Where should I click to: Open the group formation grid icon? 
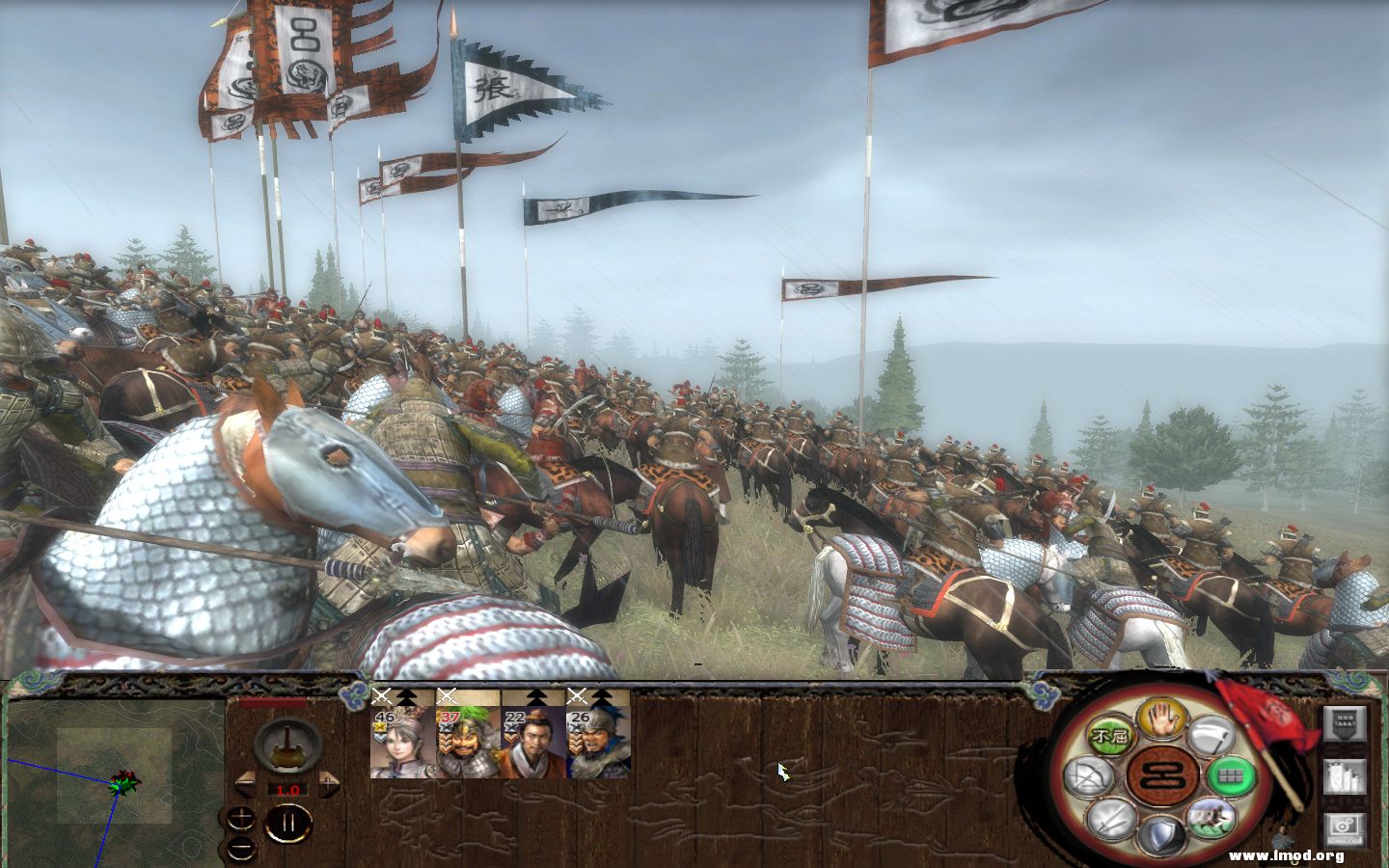[x=1229, y=774]
